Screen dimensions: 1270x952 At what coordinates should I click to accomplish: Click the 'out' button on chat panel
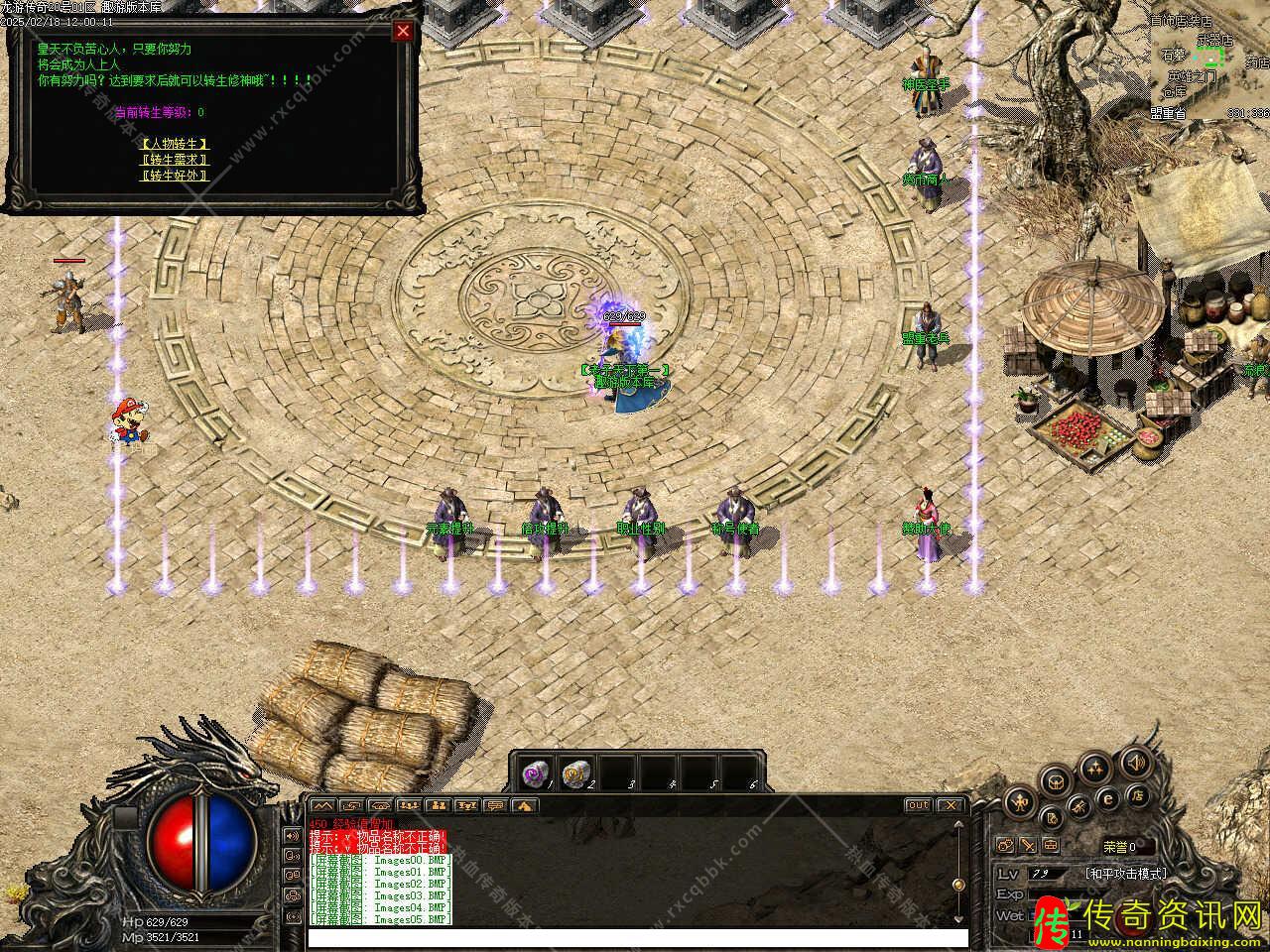[918, 805]
